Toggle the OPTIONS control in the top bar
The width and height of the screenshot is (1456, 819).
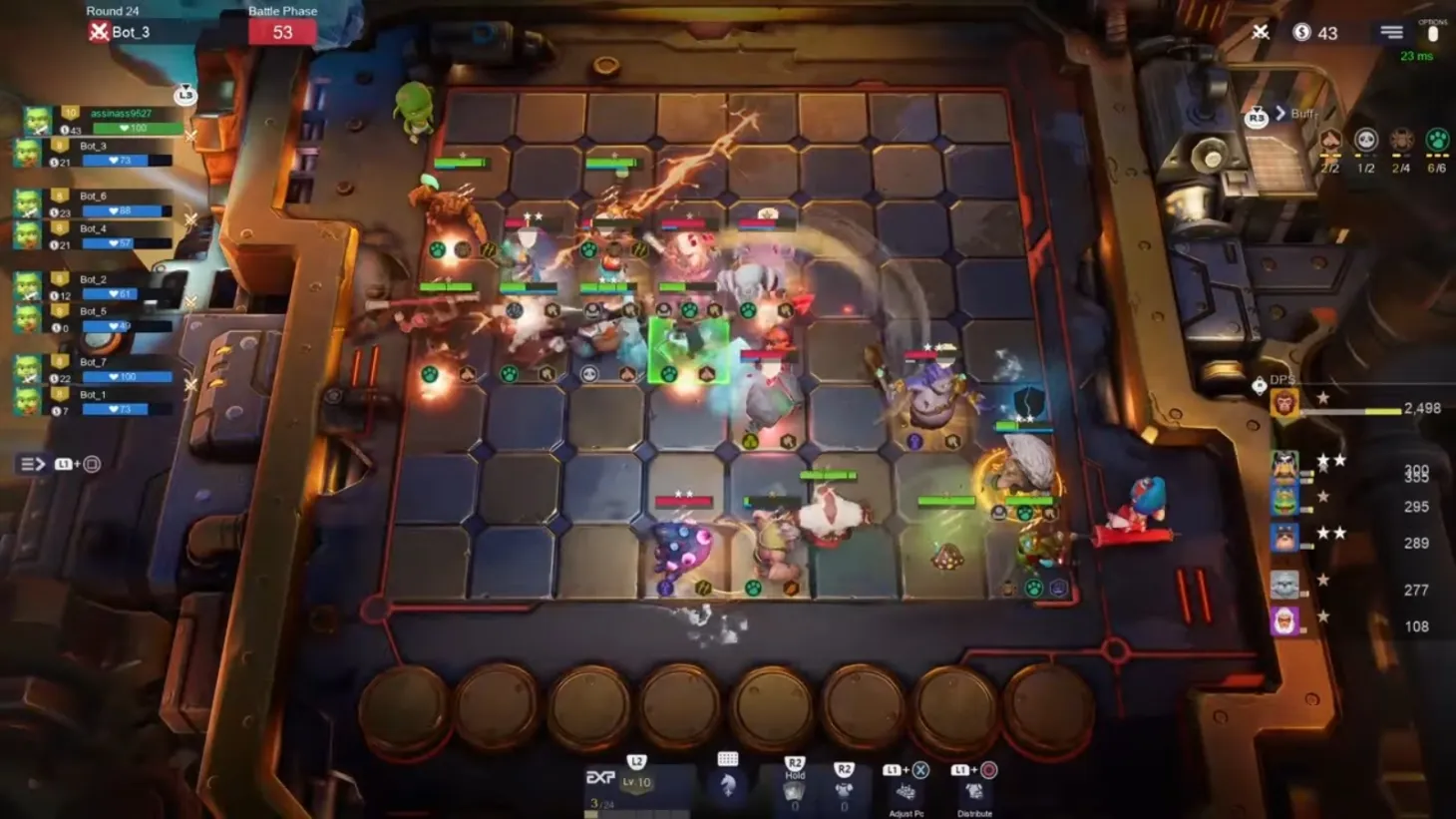coord(1432,33)
